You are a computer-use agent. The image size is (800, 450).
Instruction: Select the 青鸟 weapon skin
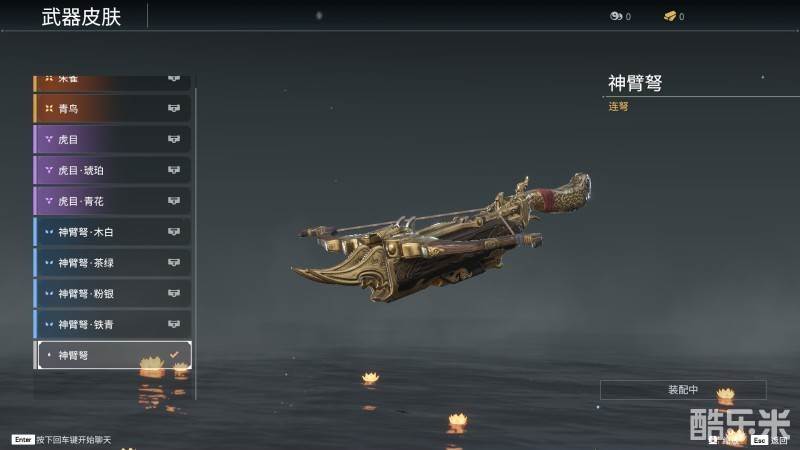pos(112,108)
